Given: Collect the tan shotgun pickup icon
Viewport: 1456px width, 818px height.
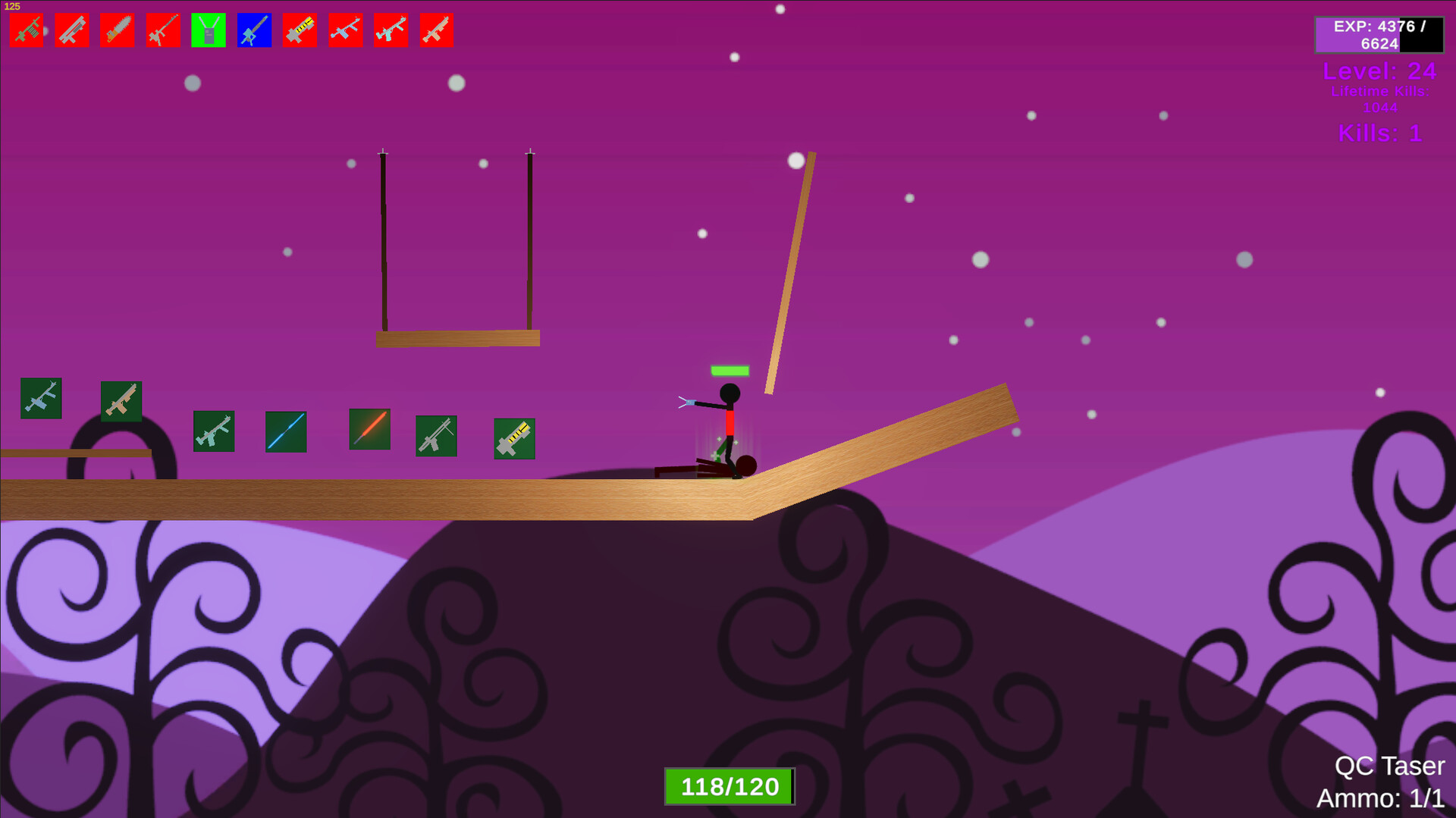Looking at the screenshot, I should coord(121,400).
